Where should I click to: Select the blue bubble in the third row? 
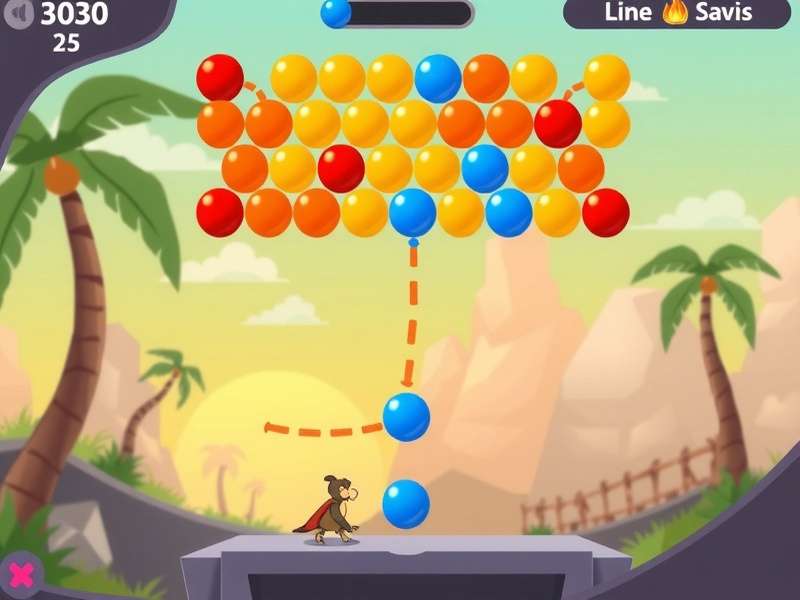(485, 168)
